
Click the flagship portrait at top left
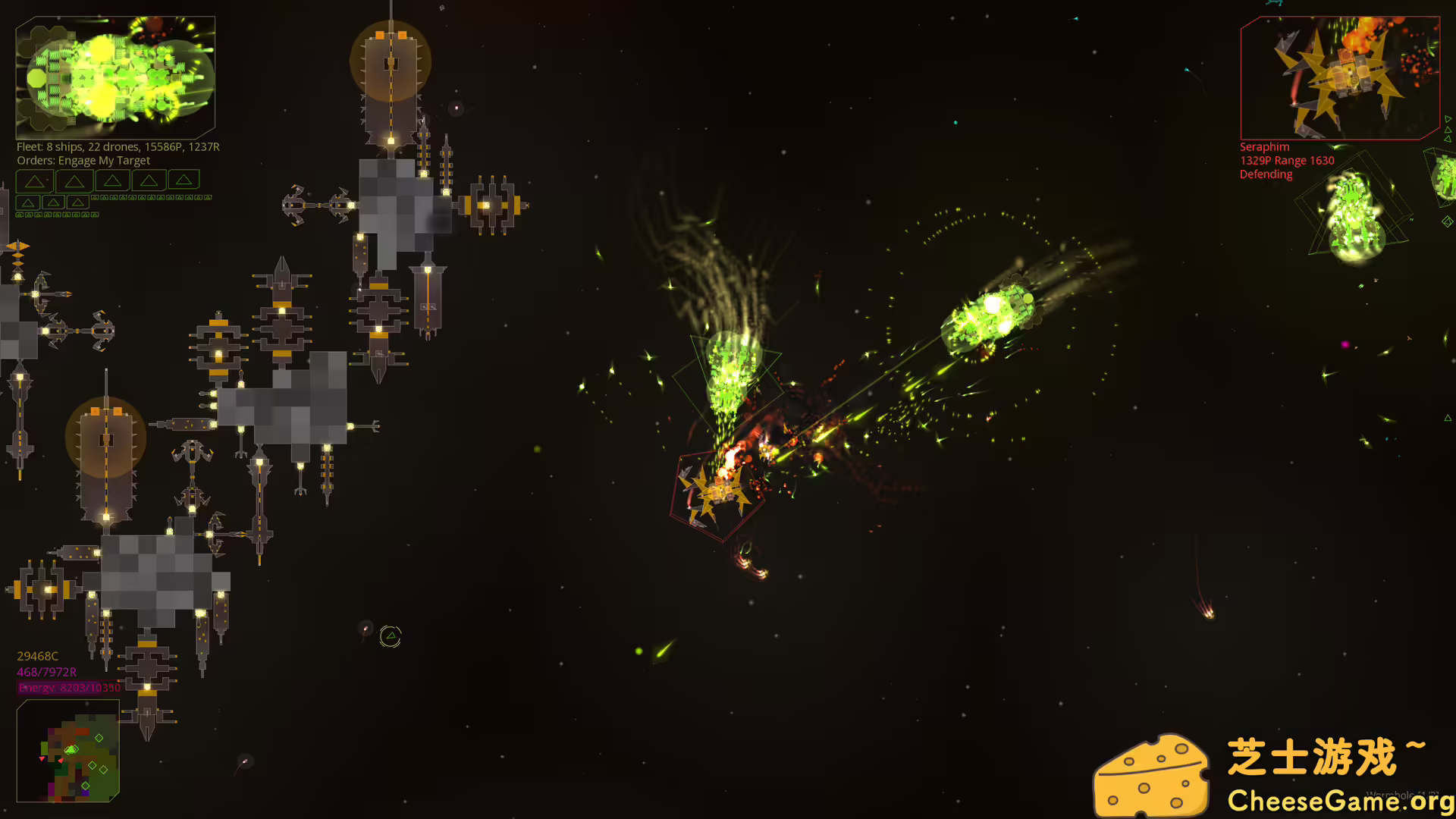[x=114, y=76]
